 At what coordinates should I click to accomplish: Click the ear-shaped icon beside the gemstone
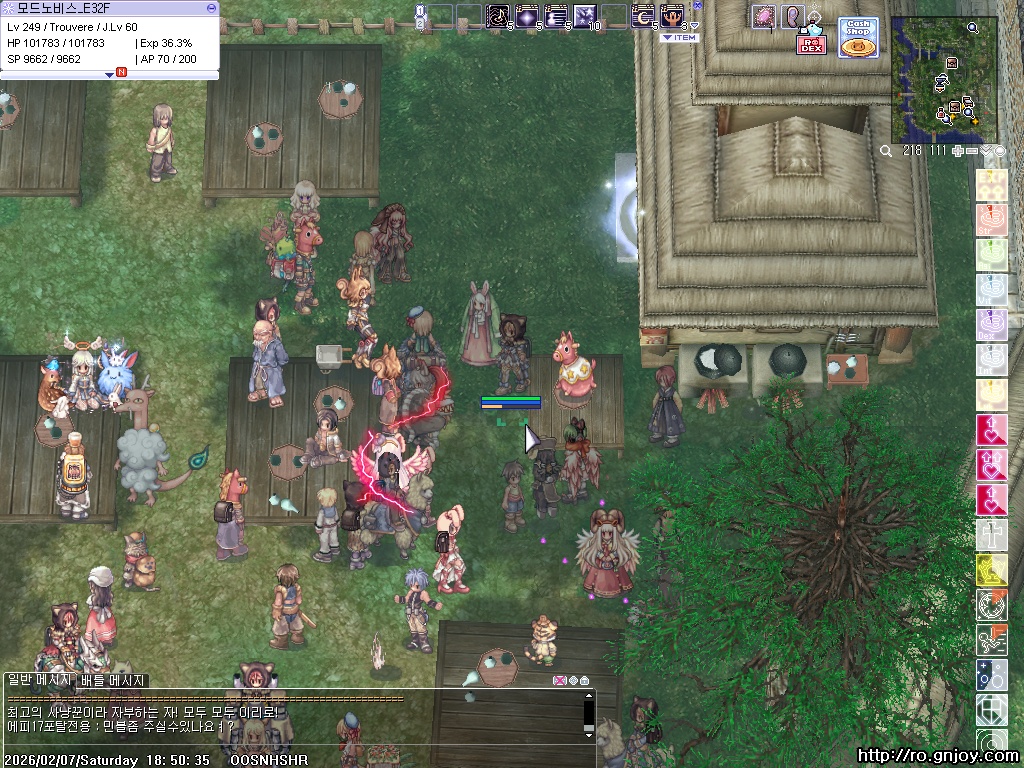click(x=791, y=16)
